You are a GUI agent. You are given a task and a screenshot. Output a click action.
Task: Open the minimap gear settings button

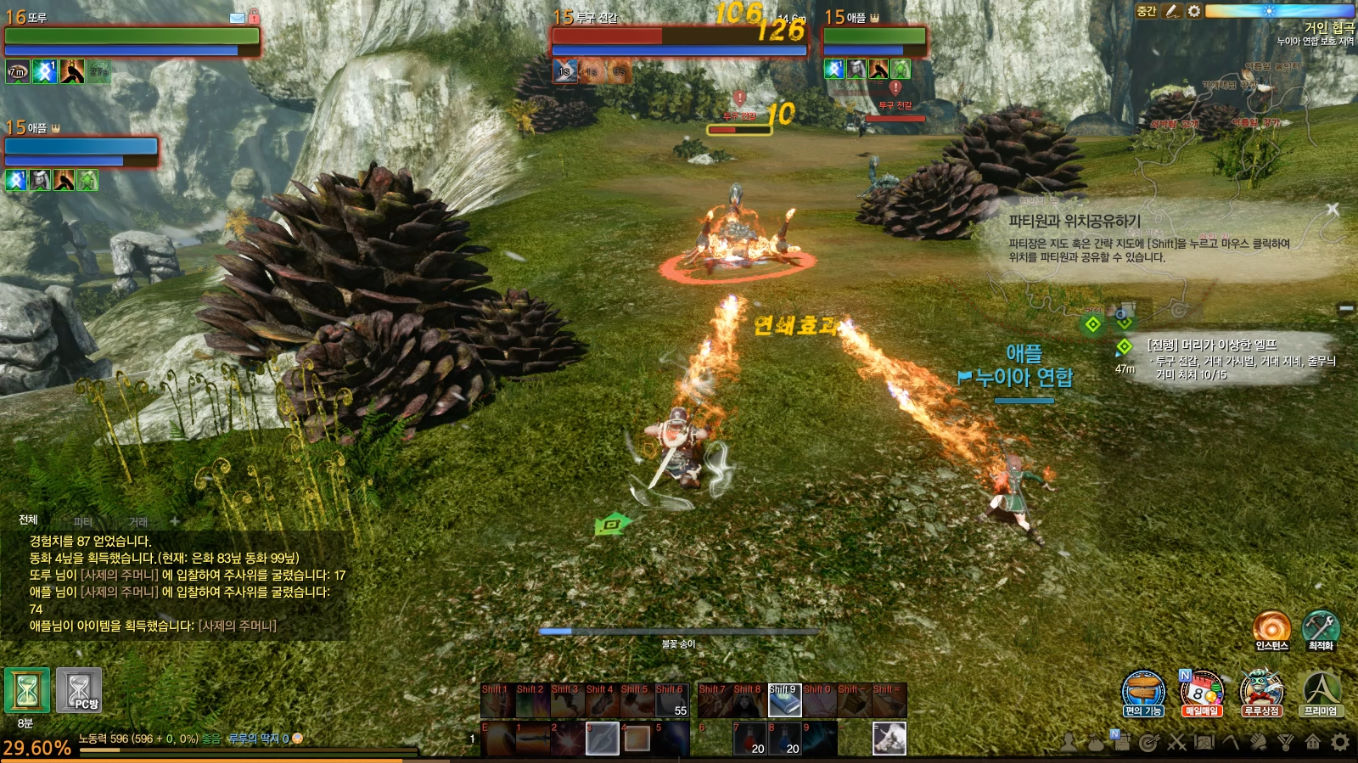point(1193,11)
